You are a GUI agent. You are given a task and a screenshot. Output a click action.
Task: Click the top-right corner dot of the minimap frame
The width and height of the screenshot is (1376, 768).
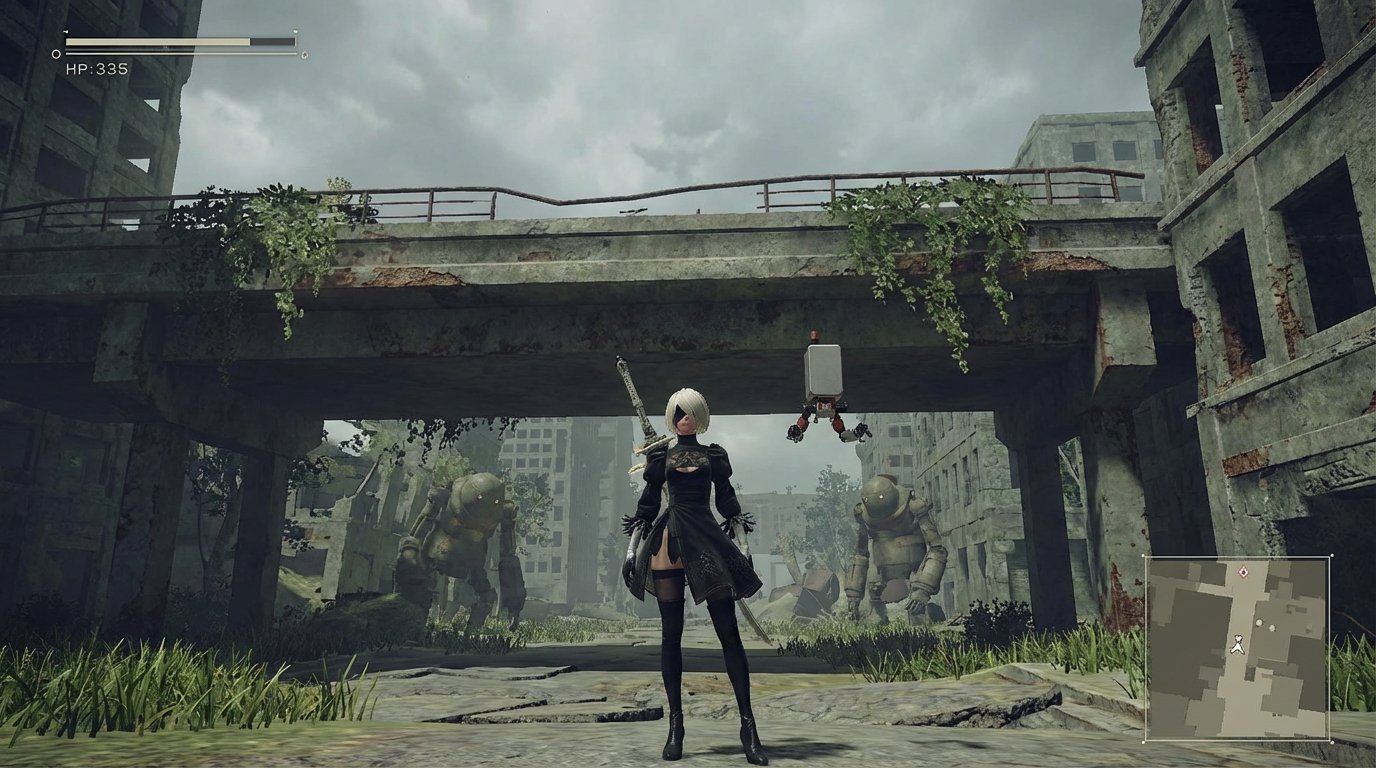(1333, 555)
